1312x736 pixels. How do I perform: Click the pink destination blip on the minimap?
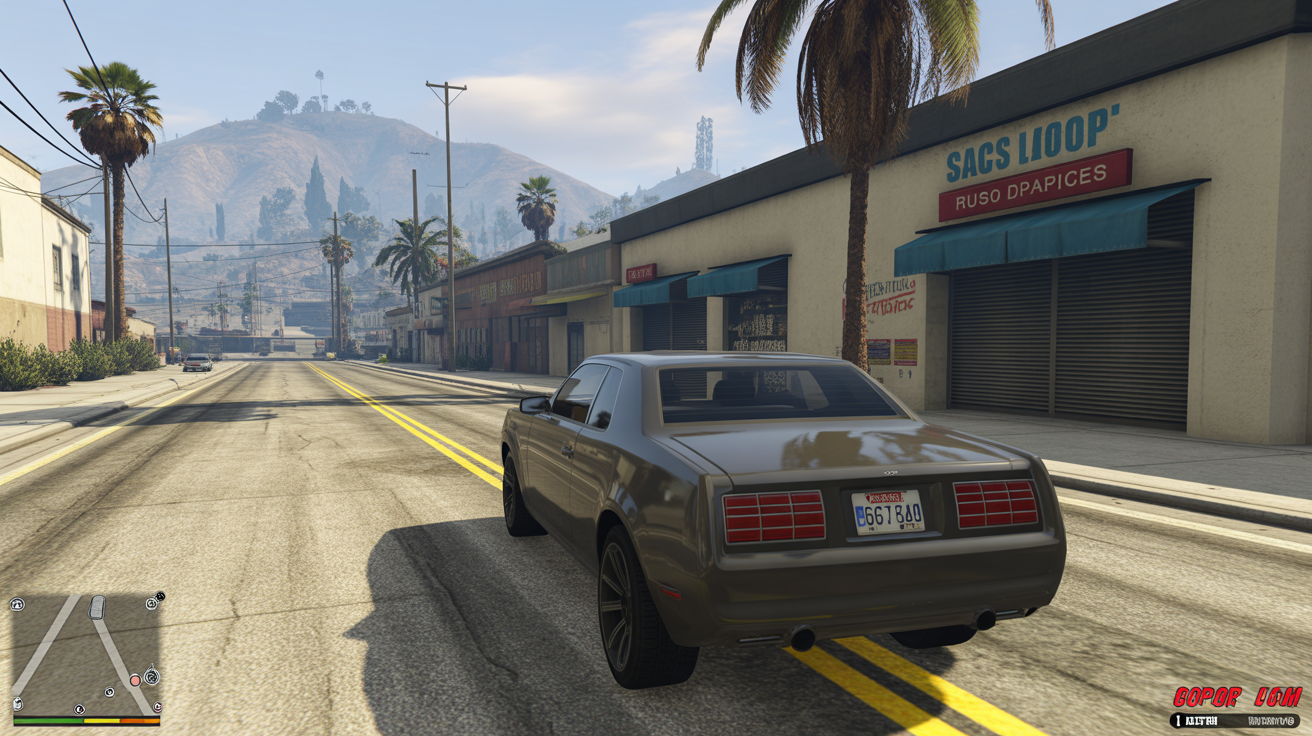tap(136, 681)
